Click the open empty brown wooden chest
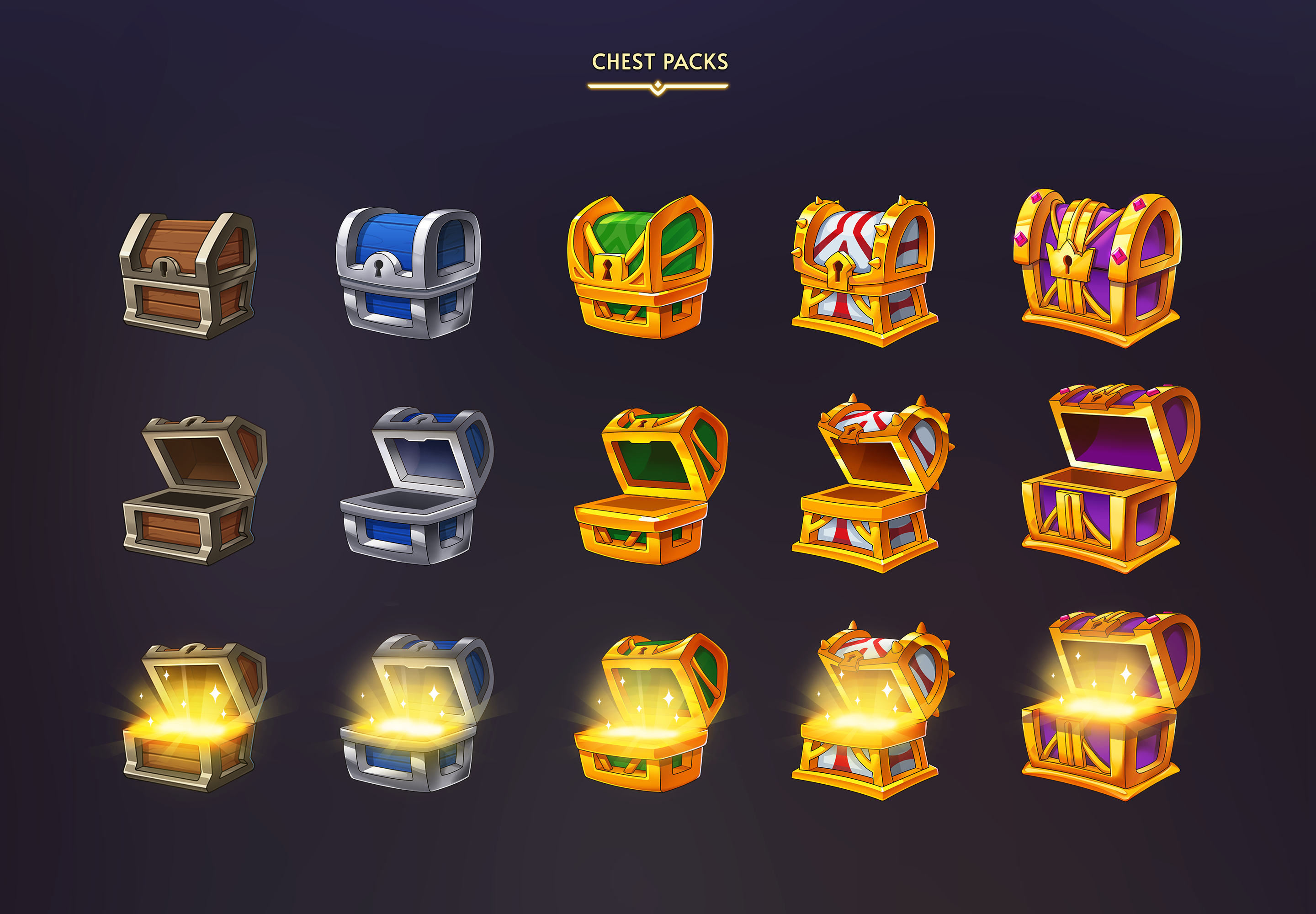 click(x=195, y=490)
